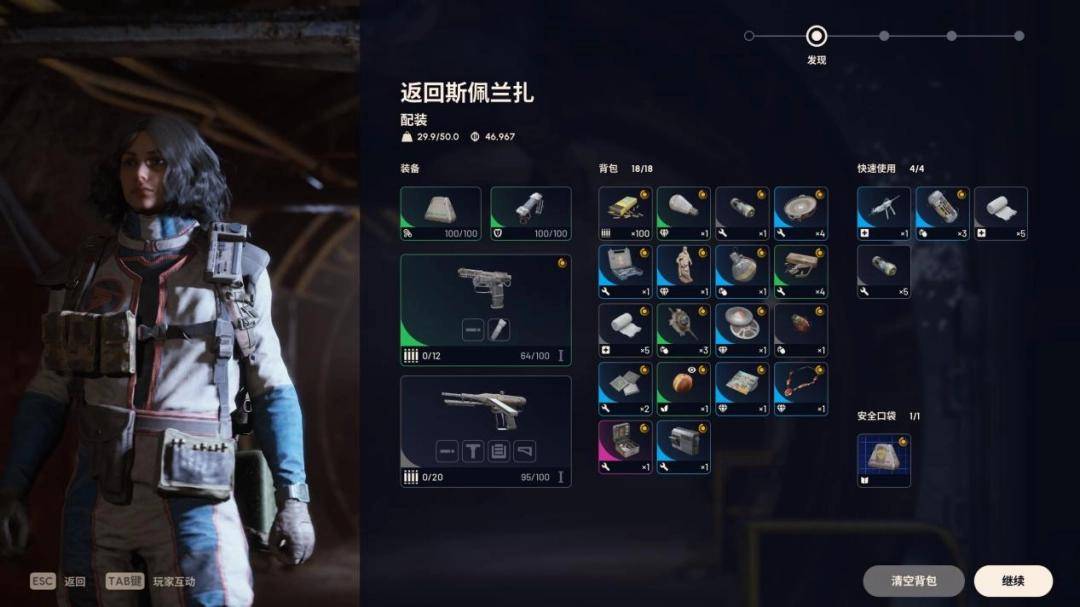Select the equipped pistol weapon slot
Screen dimensions: 1080x607
tap(486, 309)
